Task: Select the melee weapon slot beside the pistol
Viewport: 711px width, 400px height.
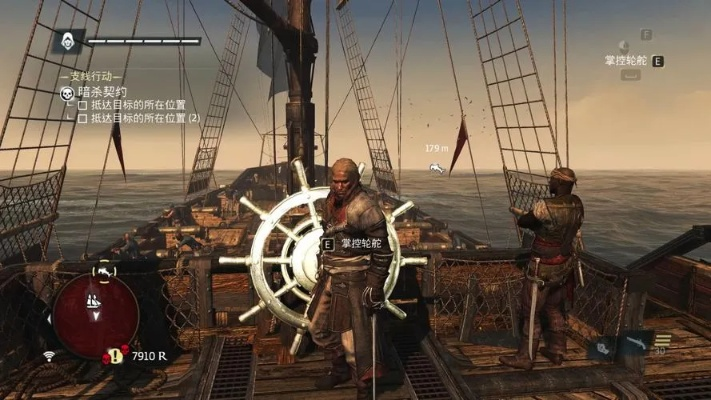Action: tap(603, 346)
